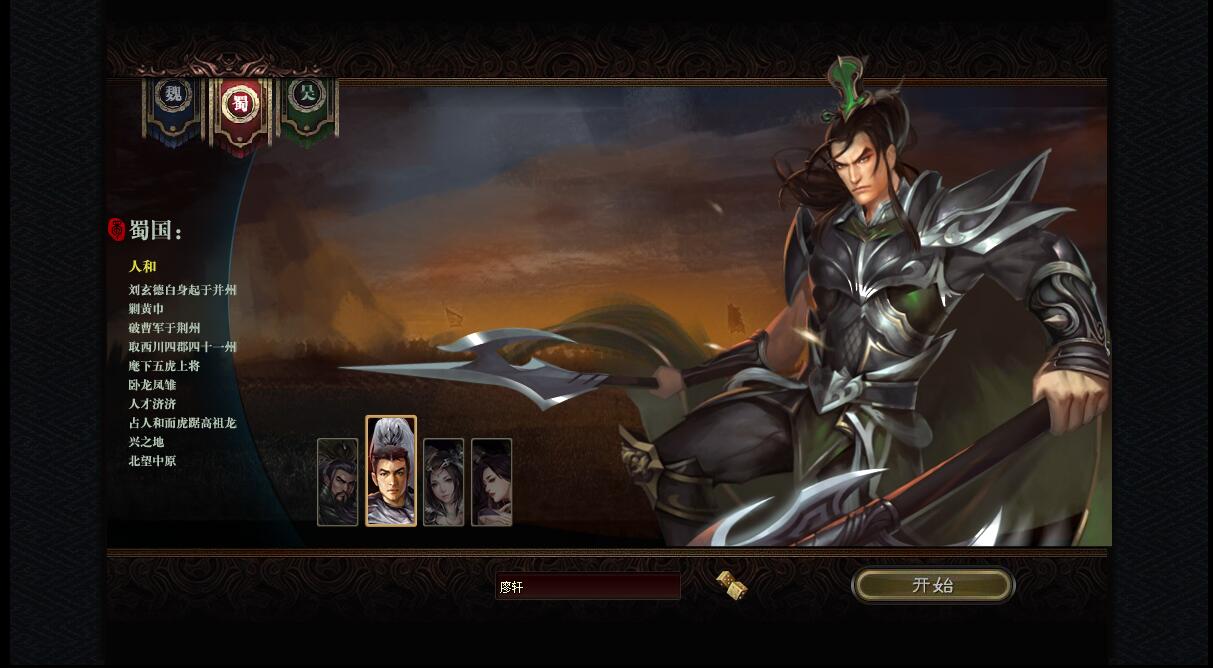Viewport: 1213px width, 668px height.
Task: Start the game with 开始 button
Action: coord(932,585)
